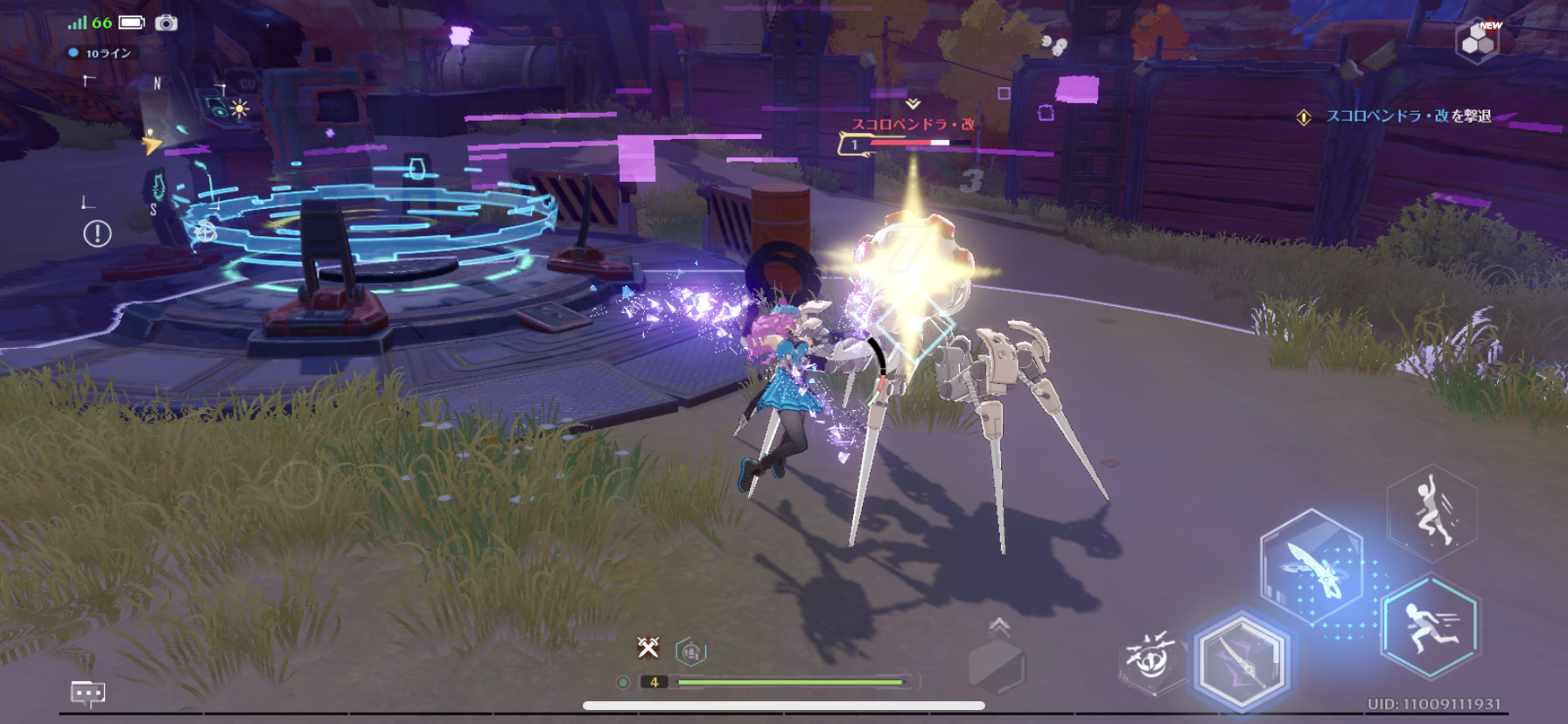
Task: Open the 10ライン channel selector
Action: click(x=101, y=53)
